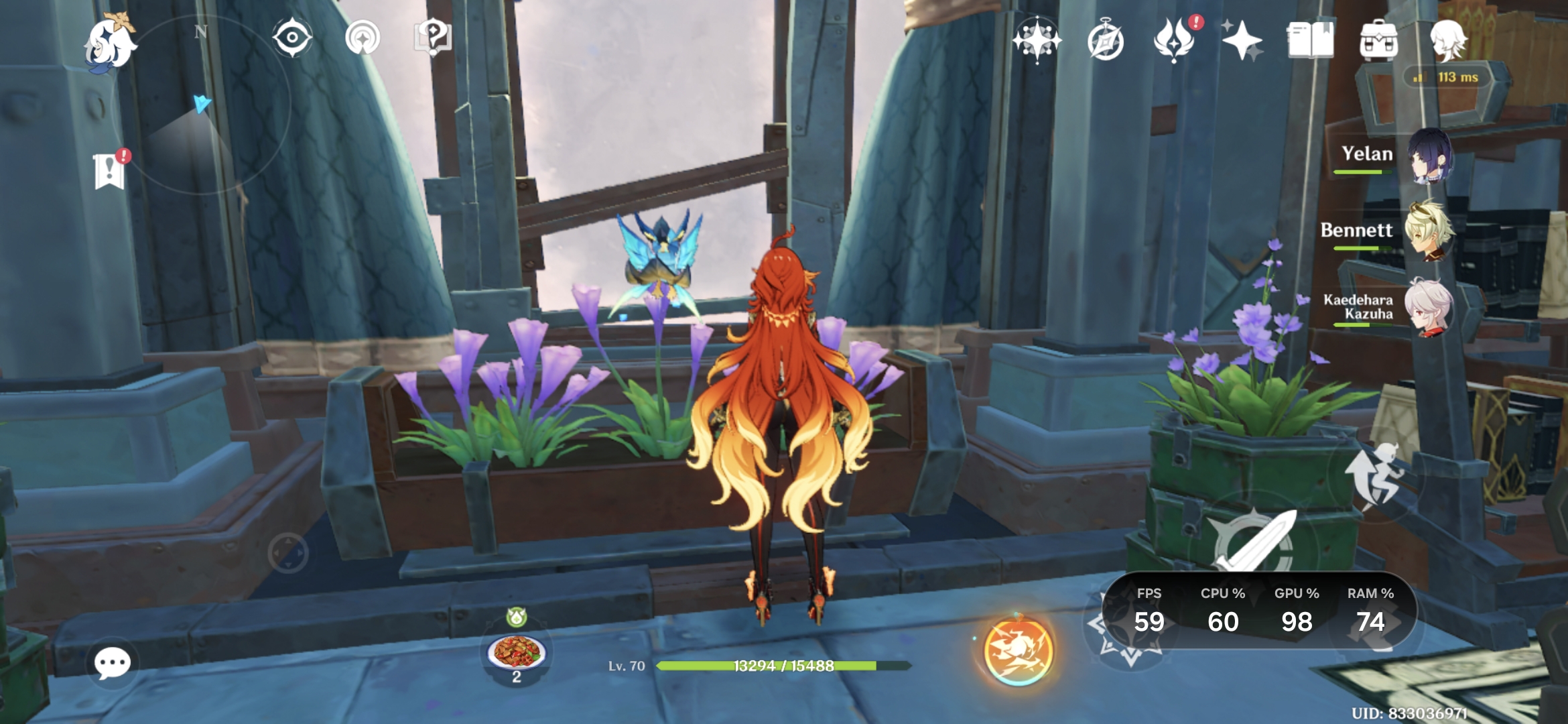Screen dimensions: 1568x724
Task: Open the battle pass icon with red notification
Action: pyautogui.click(x=1175, y=40)
